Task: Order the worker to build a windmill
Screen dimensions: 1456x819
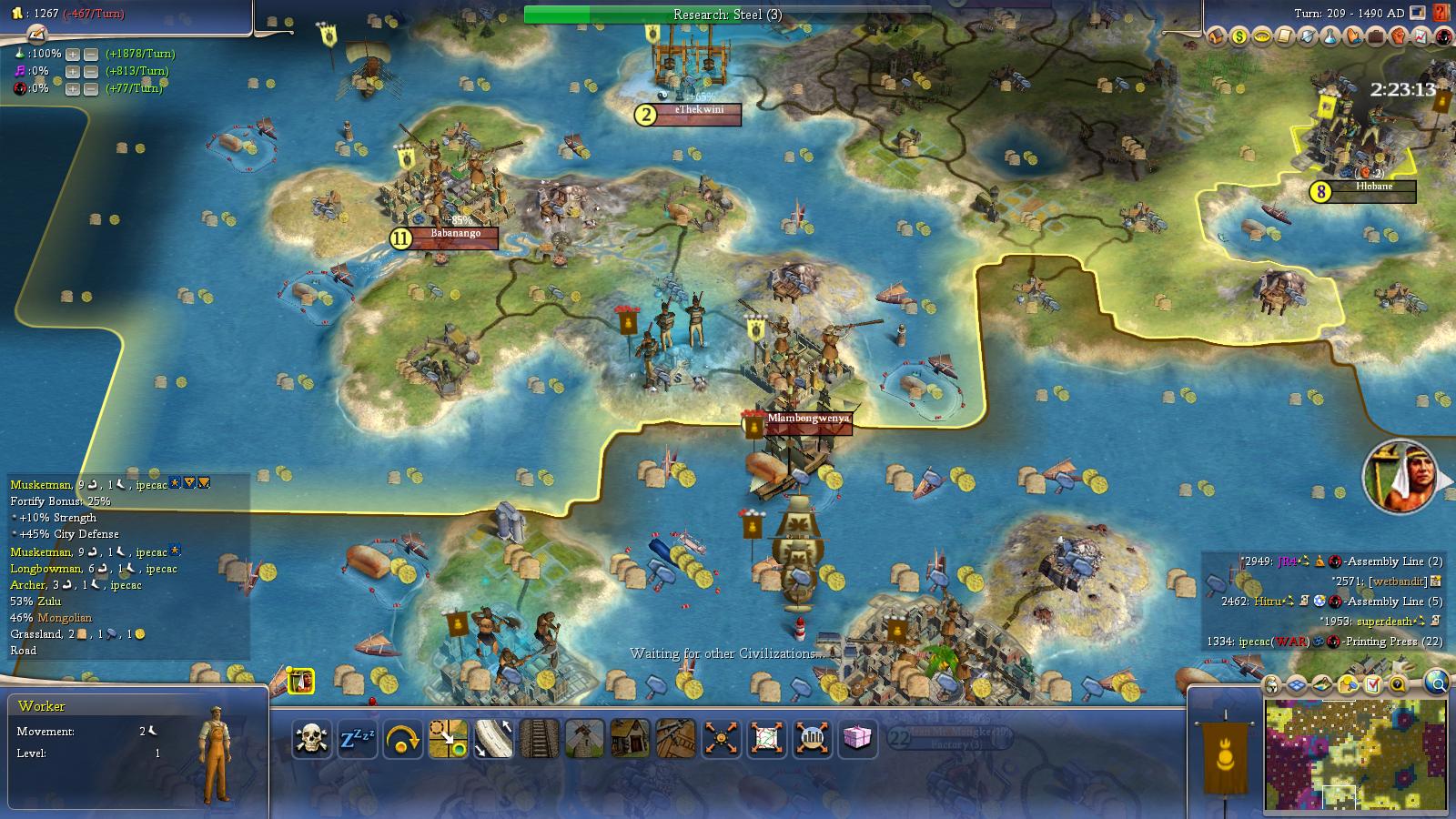Action: pos(583,737)
